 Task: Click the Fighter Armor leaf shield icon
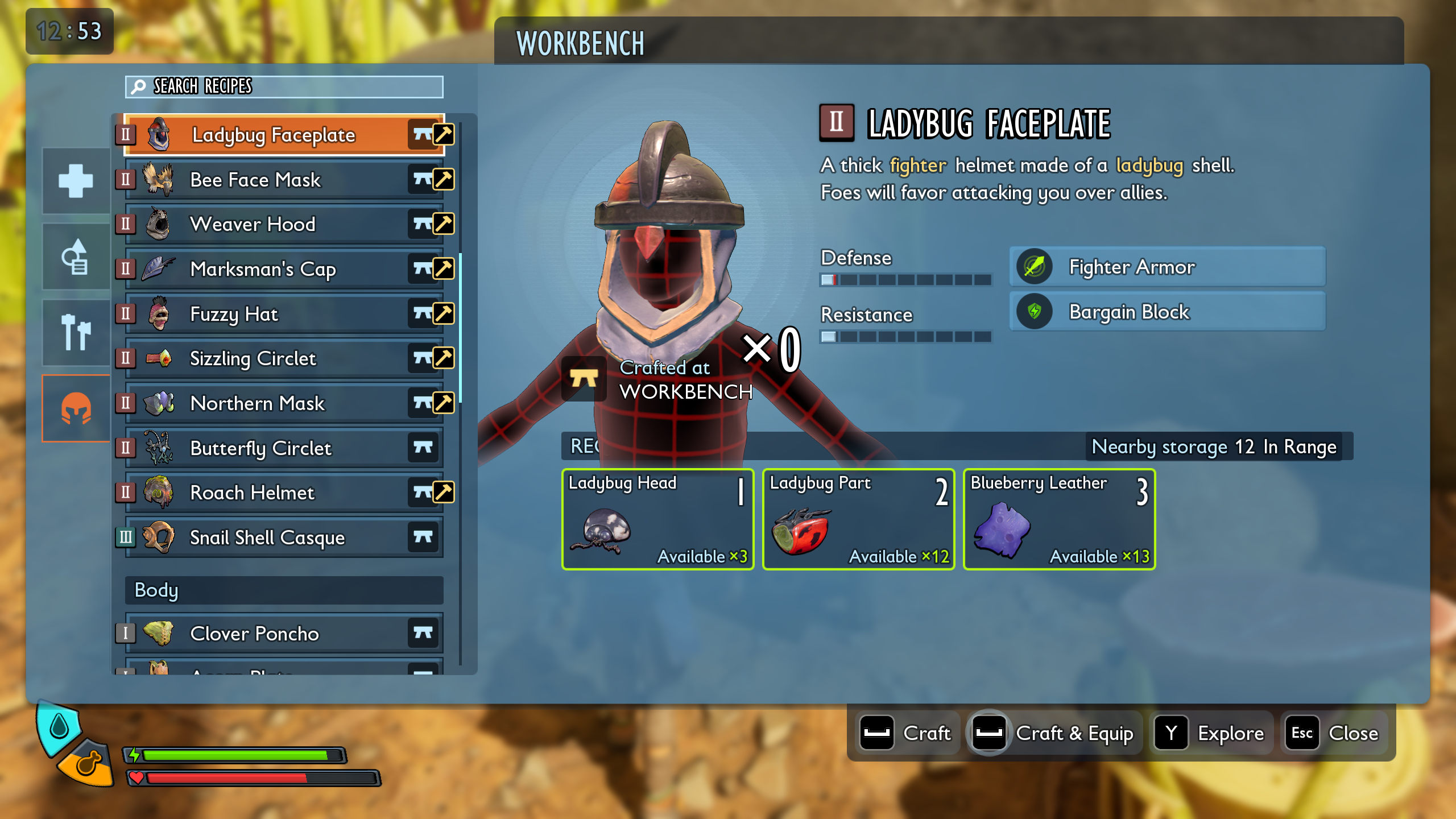[1035, 267]
